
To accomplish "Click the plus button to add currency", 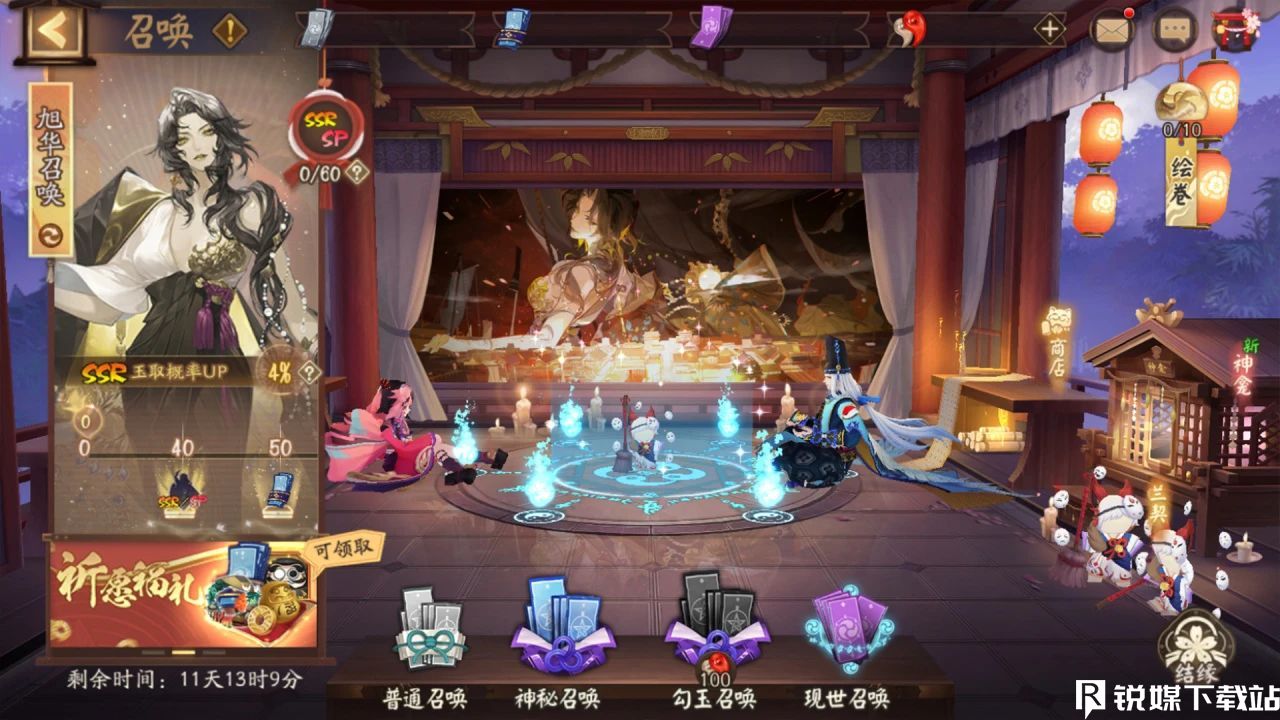I will point(1048,28).
